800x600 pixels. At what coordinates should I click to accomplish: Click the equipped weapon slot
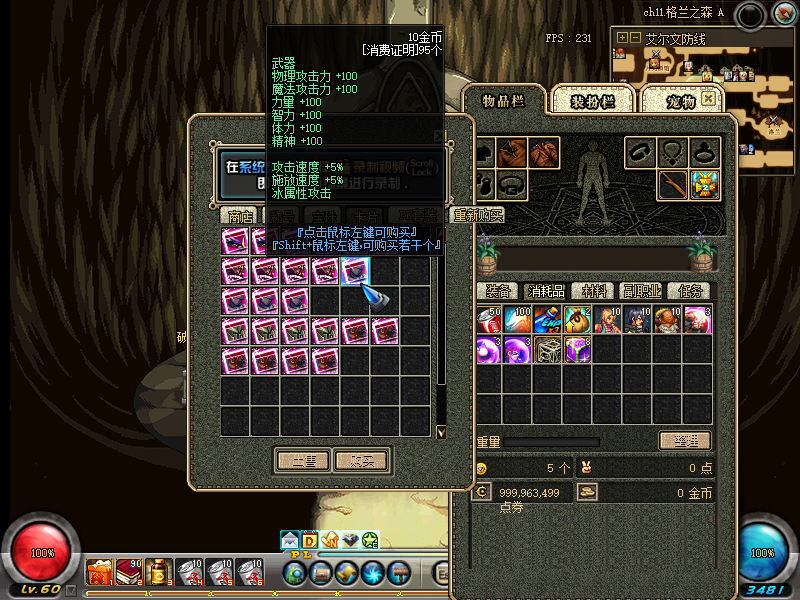[x=672, y=185]
